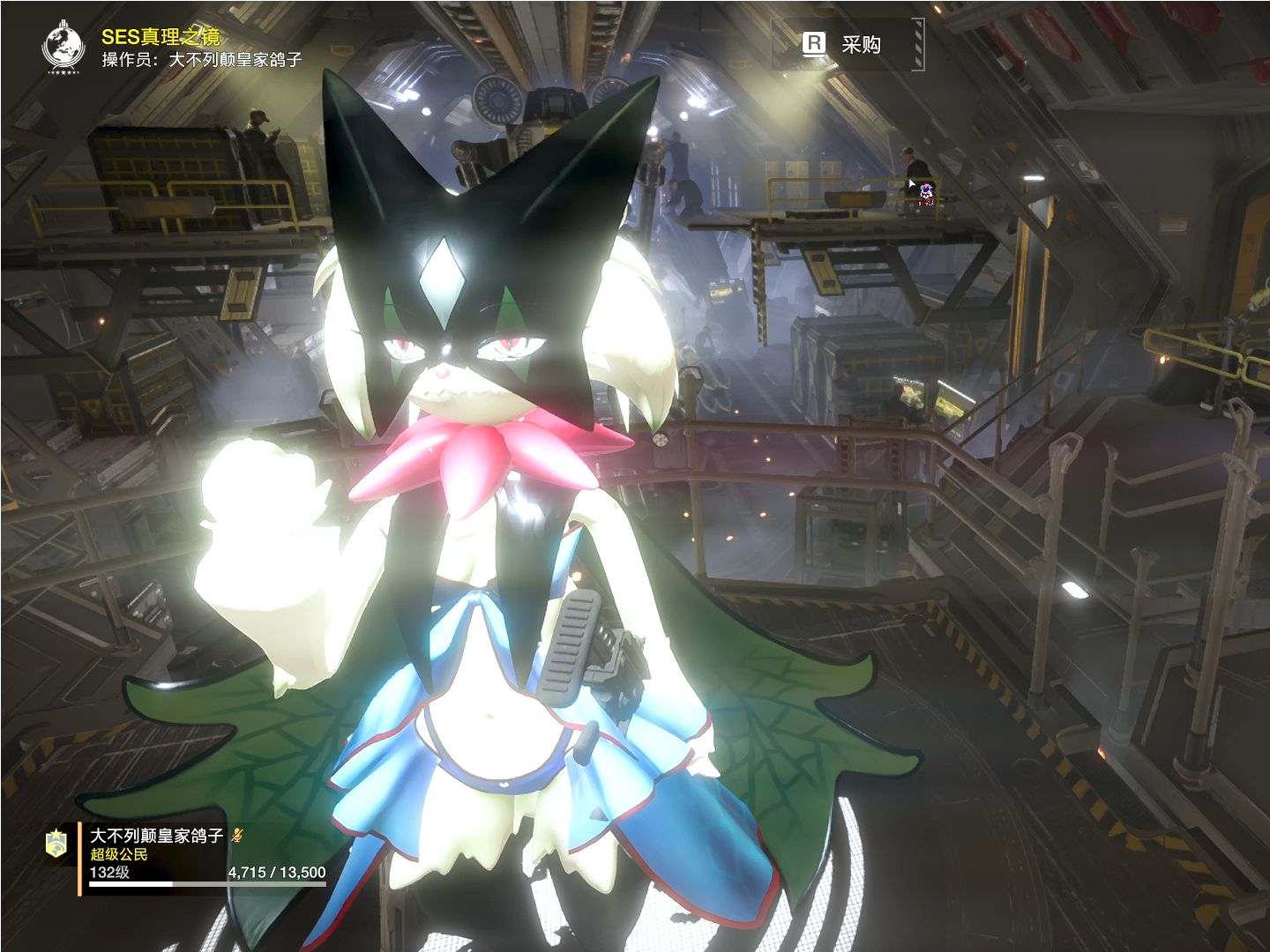Screen dimensions: 1270x952
Task: Click the Super Earth globe emblem
Action: [63, 47]
